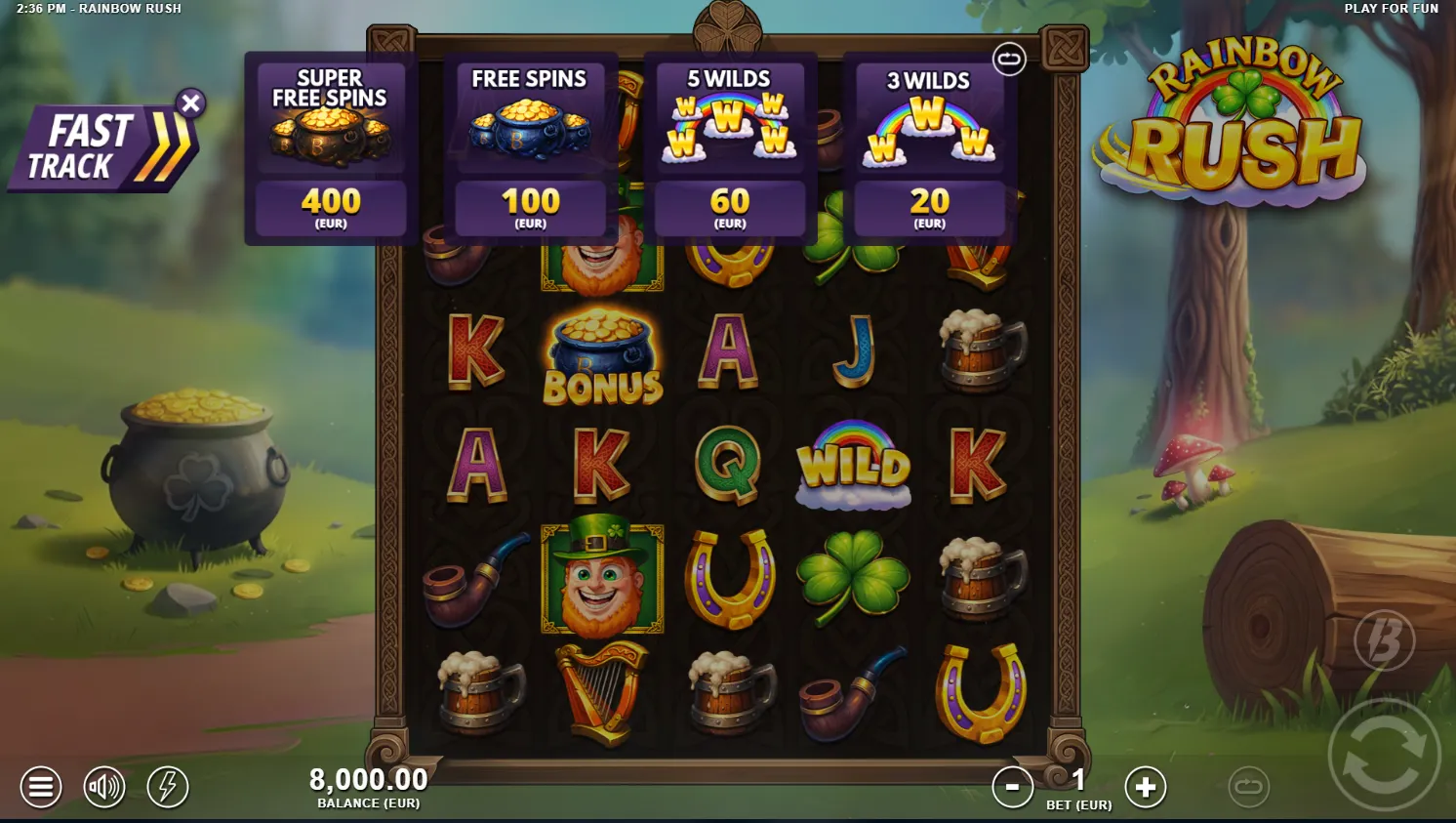Toggle the sound speaker icon
Viewport: 1456px width, 823px height.
104,787
